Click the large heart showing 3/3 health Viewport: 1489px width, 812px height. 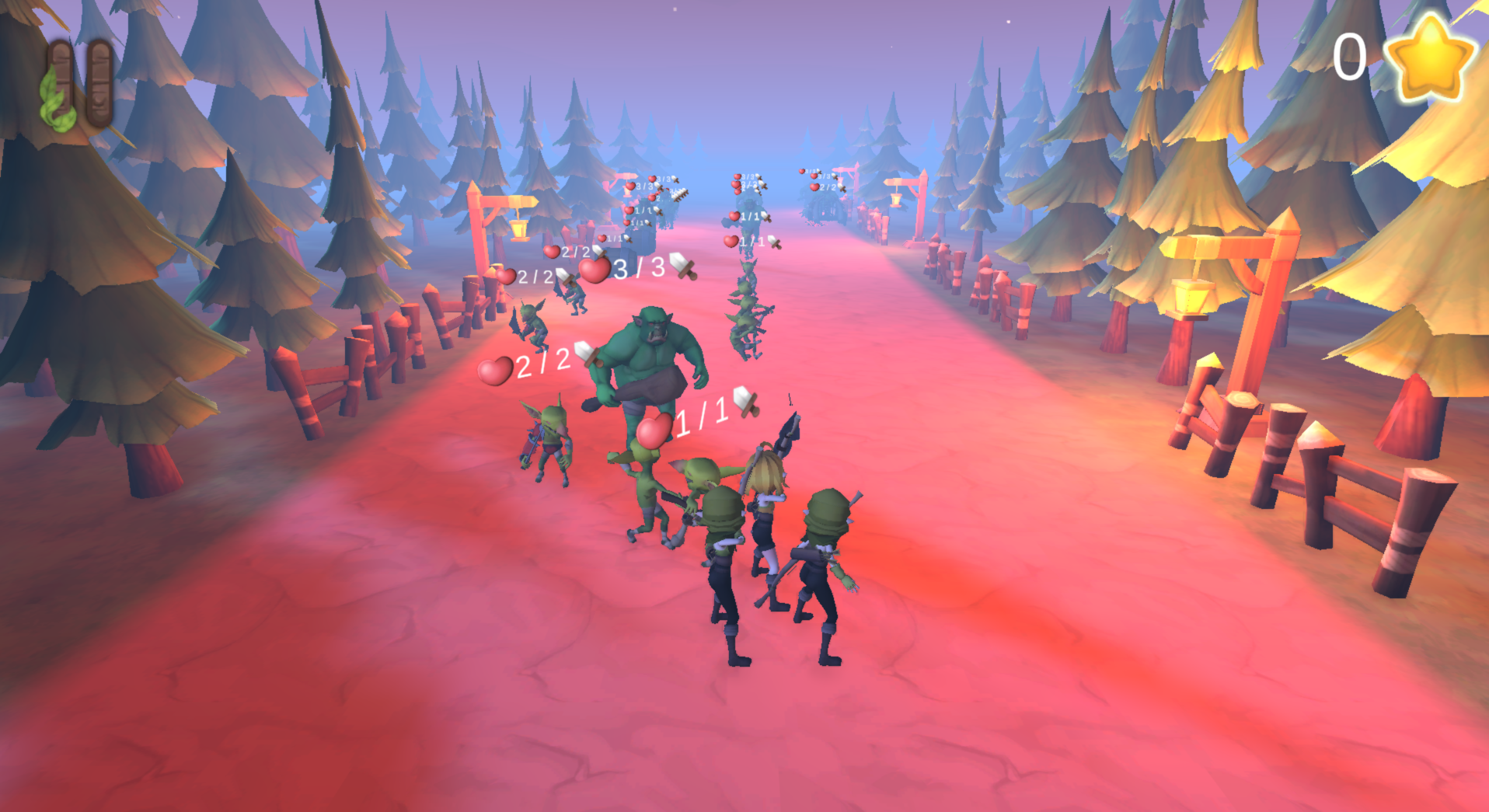[x=594, y=272]
